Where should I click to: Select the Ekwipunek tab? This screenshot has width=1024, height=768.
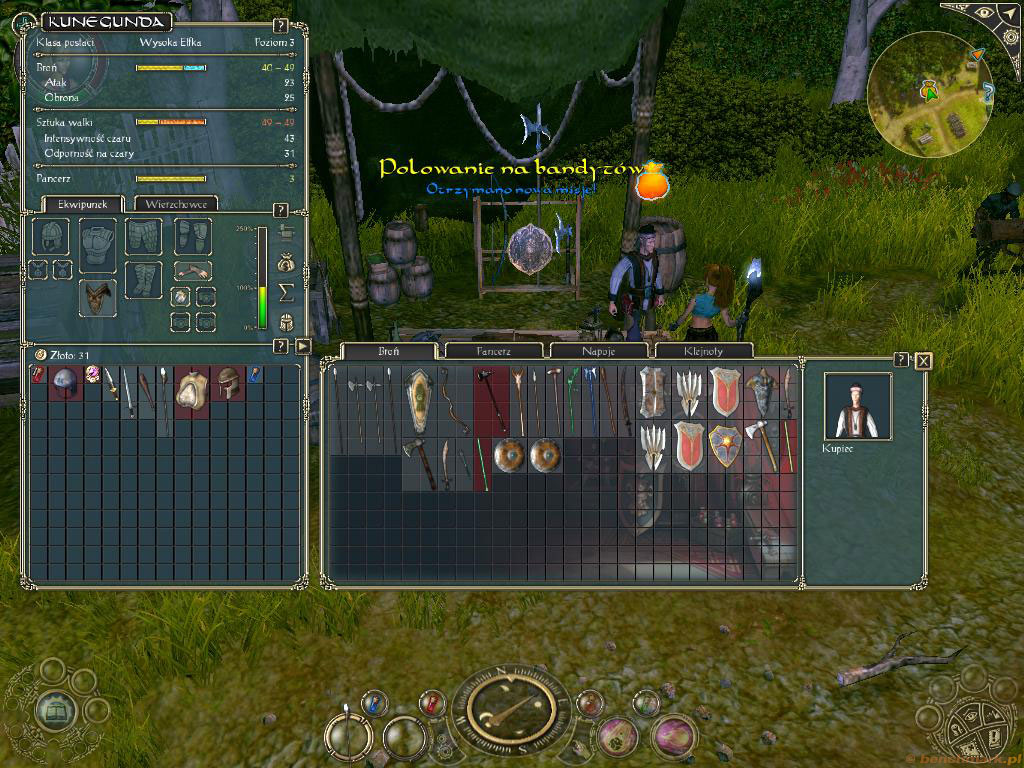pos(75,204)
